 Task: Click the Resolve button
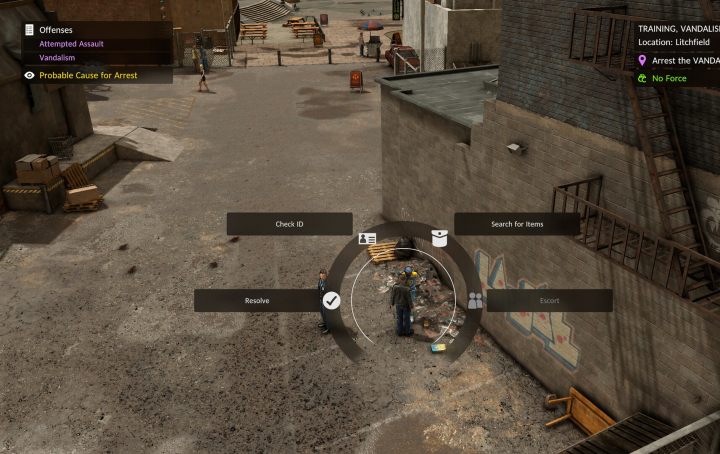pos(257,300)
